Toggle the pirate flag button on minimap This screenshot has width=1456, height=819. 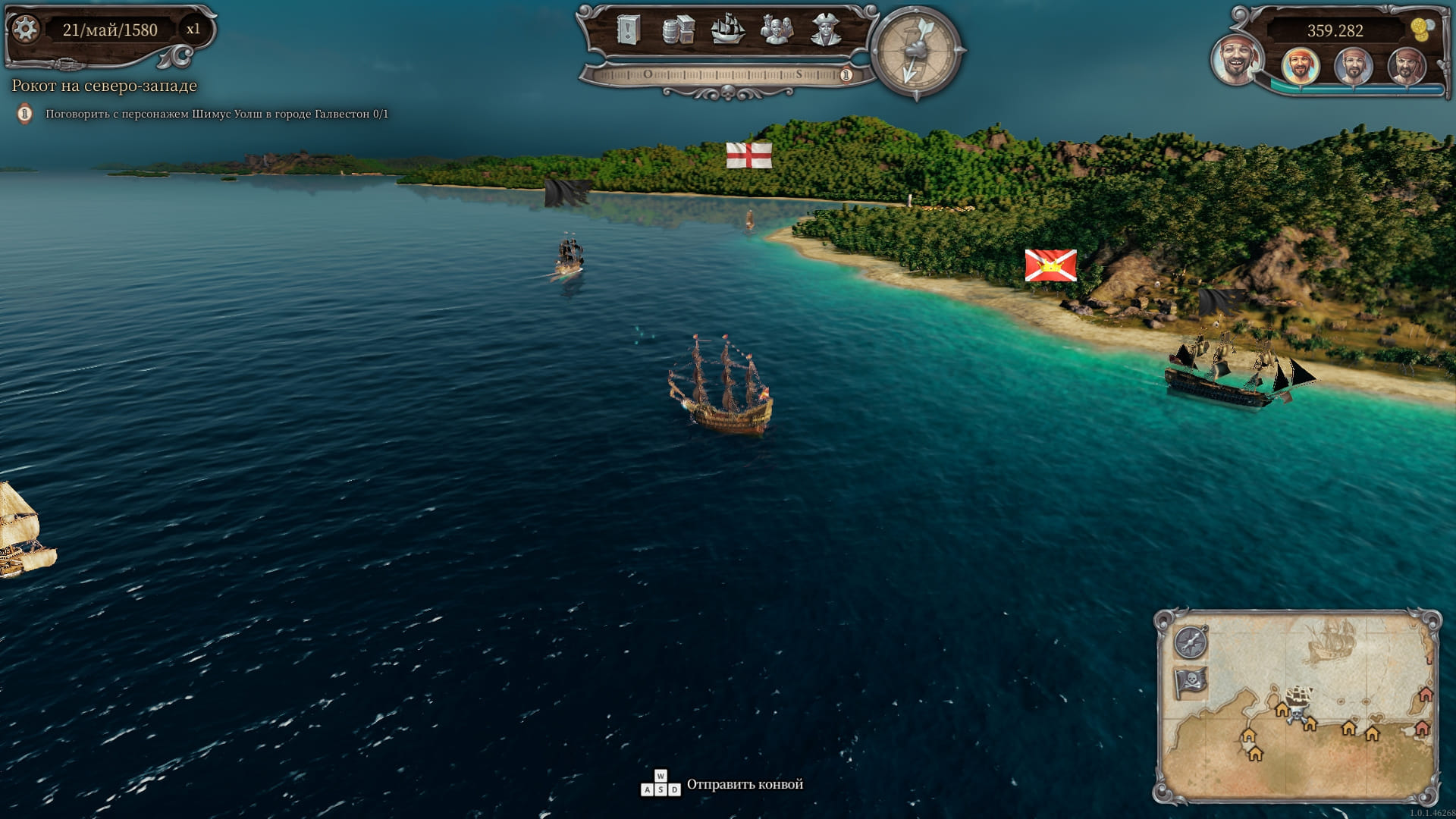coord(1191,682)
